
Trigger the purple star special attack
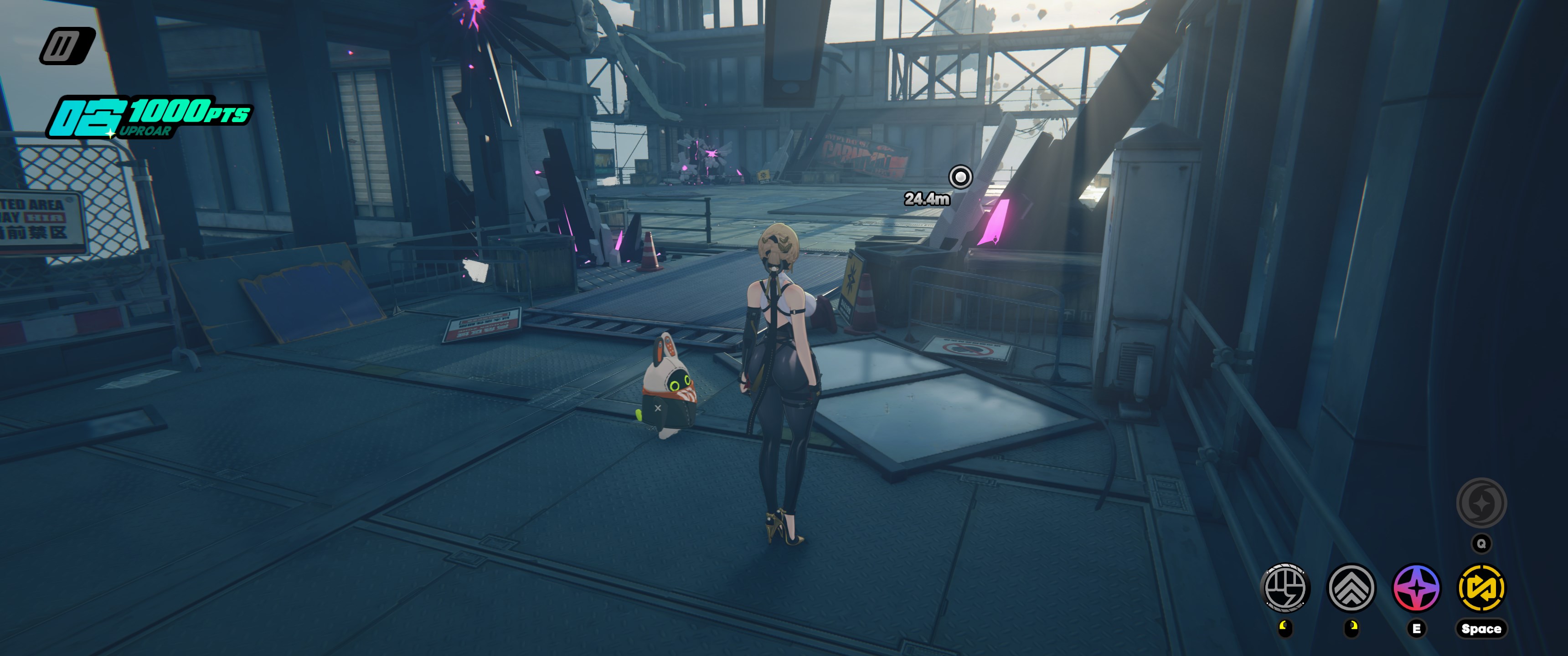tap(1416, 588)
